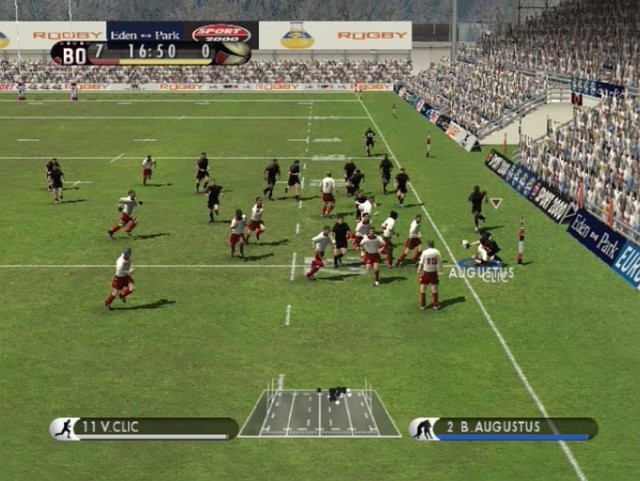Screen dimensions: 640x481
Task: Select the 2 B.AUGUSTUS player panel
Action: click(x=503, y=429)
